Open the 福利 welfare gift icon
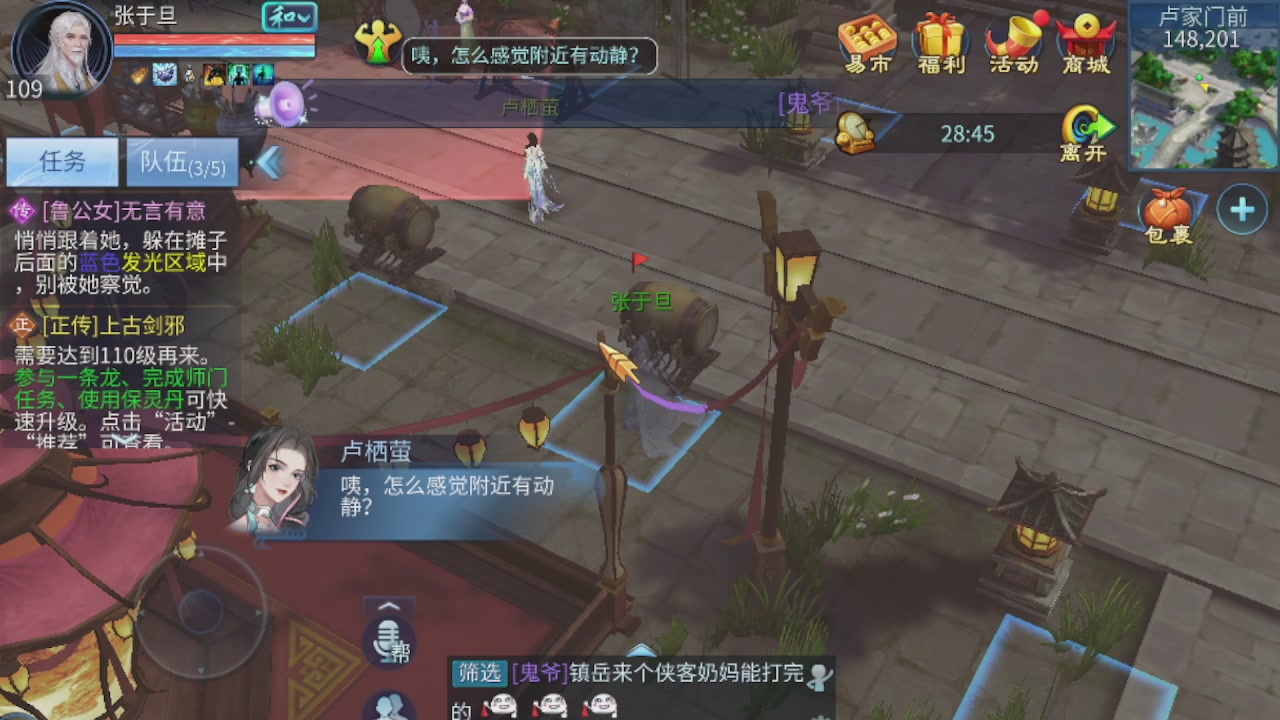1280x720 pixels. [941, 42]
